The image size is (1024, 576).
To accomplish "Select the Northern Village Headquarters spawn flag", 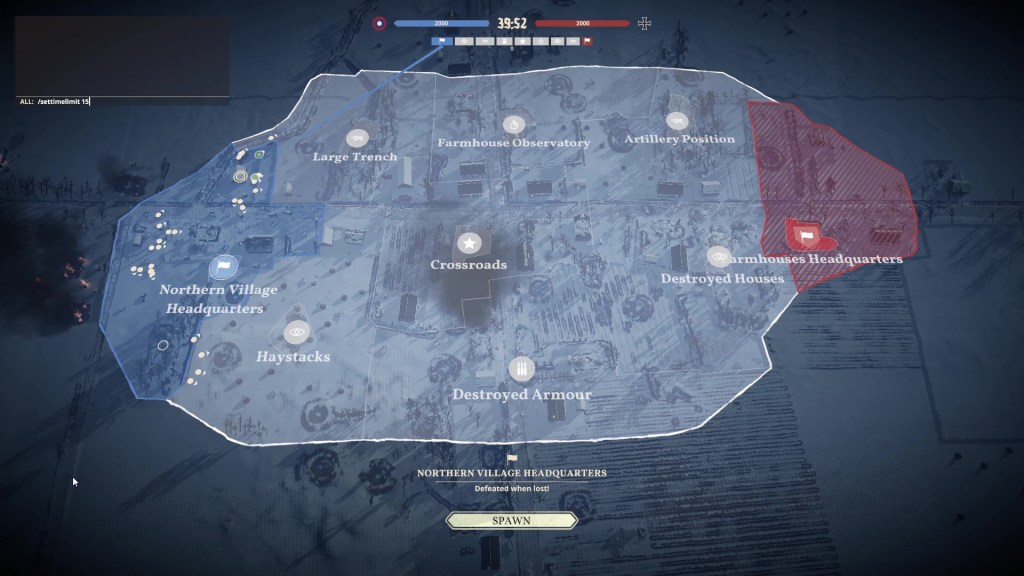I will [x=223, y=267].
